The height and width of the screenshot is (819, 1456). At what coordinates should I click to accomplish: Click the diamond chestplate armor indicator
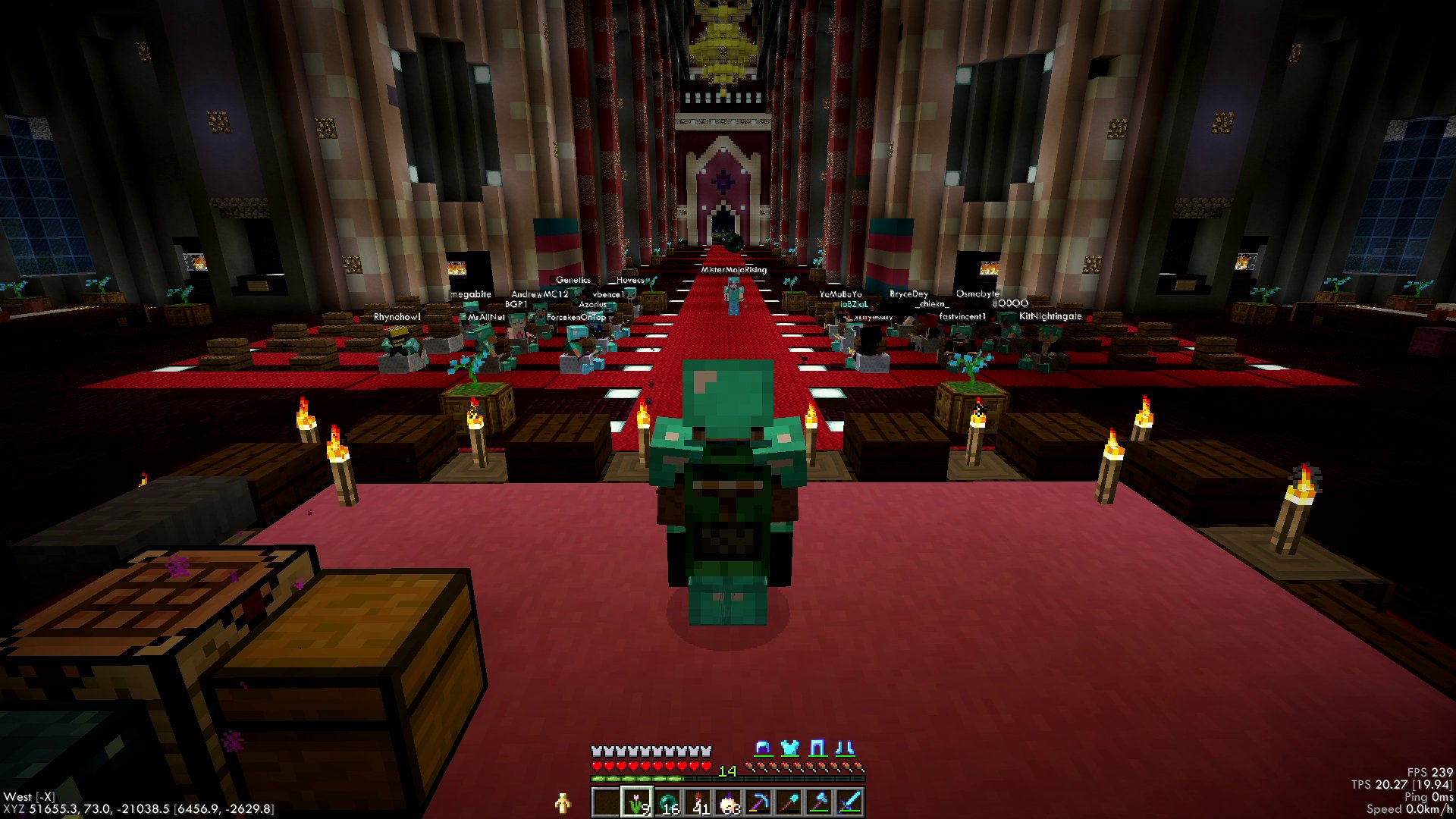[x=789, y=748]
